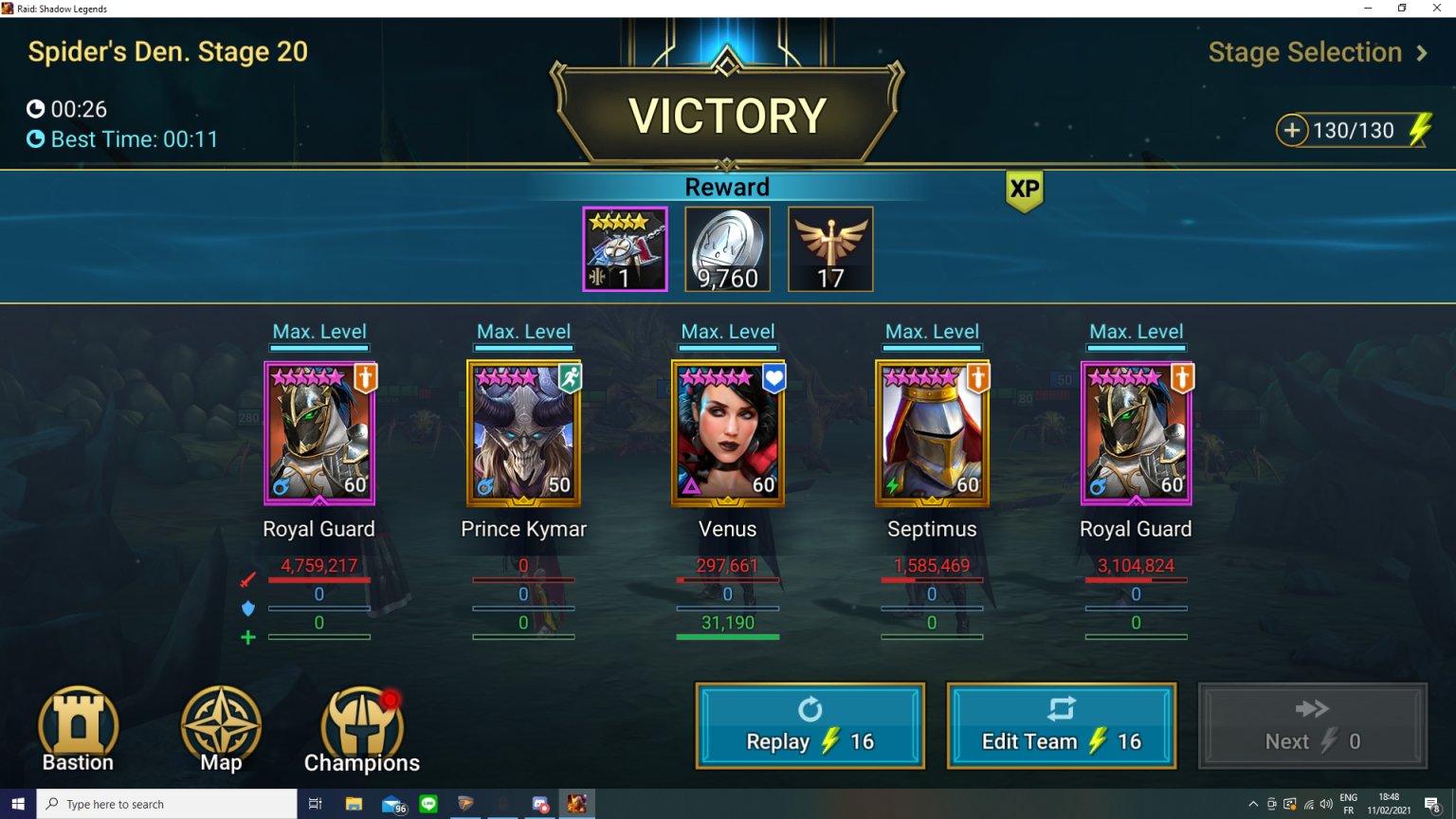
Task: Add more energy with the plus button
Action: [x=1291, y=130]
